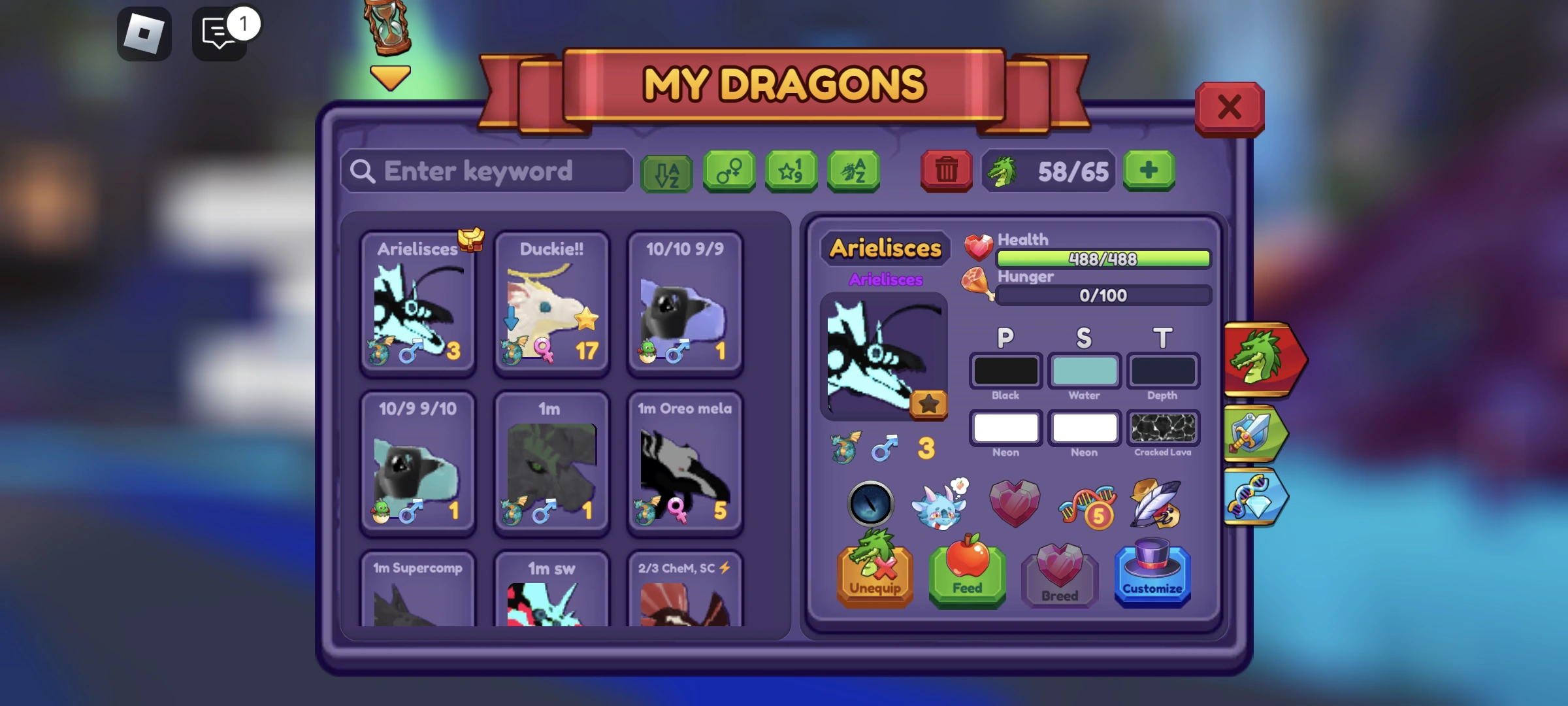Click the feather and hat accessory icon

pos(1156,503)
